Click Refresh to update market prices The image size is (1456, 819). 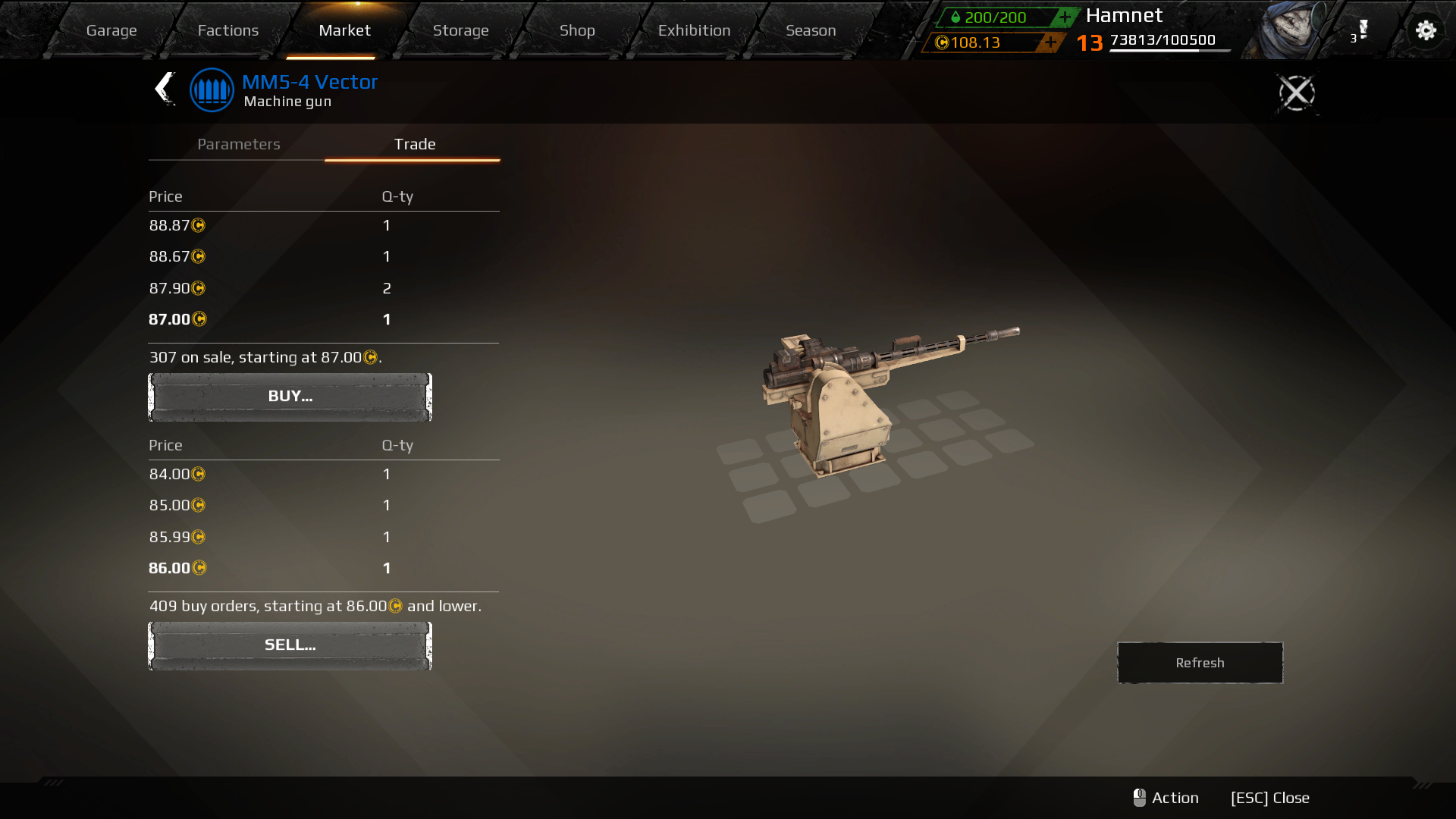[1199, 662]
